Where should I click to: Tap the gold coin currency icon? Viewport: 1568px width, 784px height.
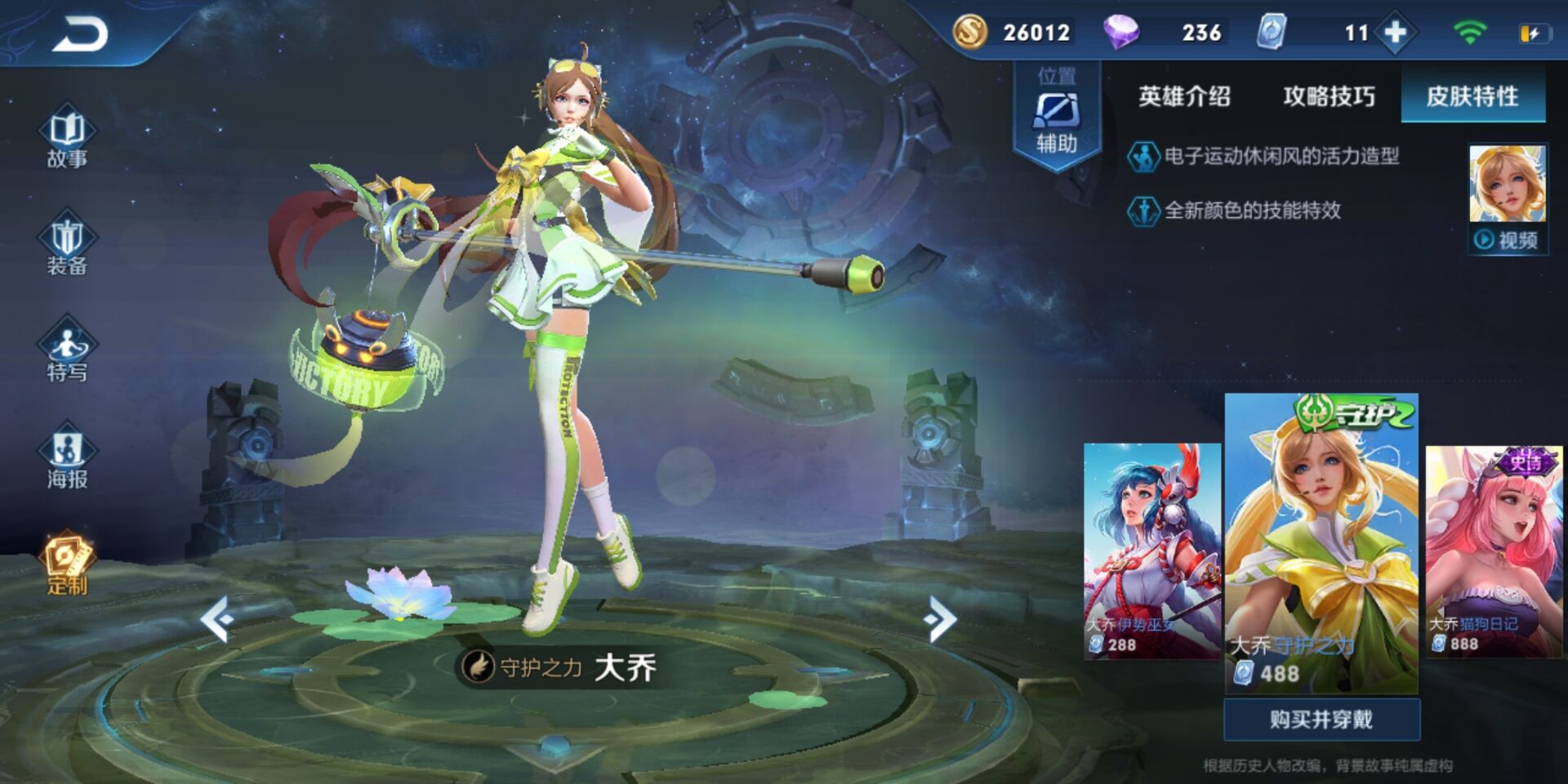click(970, 33)
